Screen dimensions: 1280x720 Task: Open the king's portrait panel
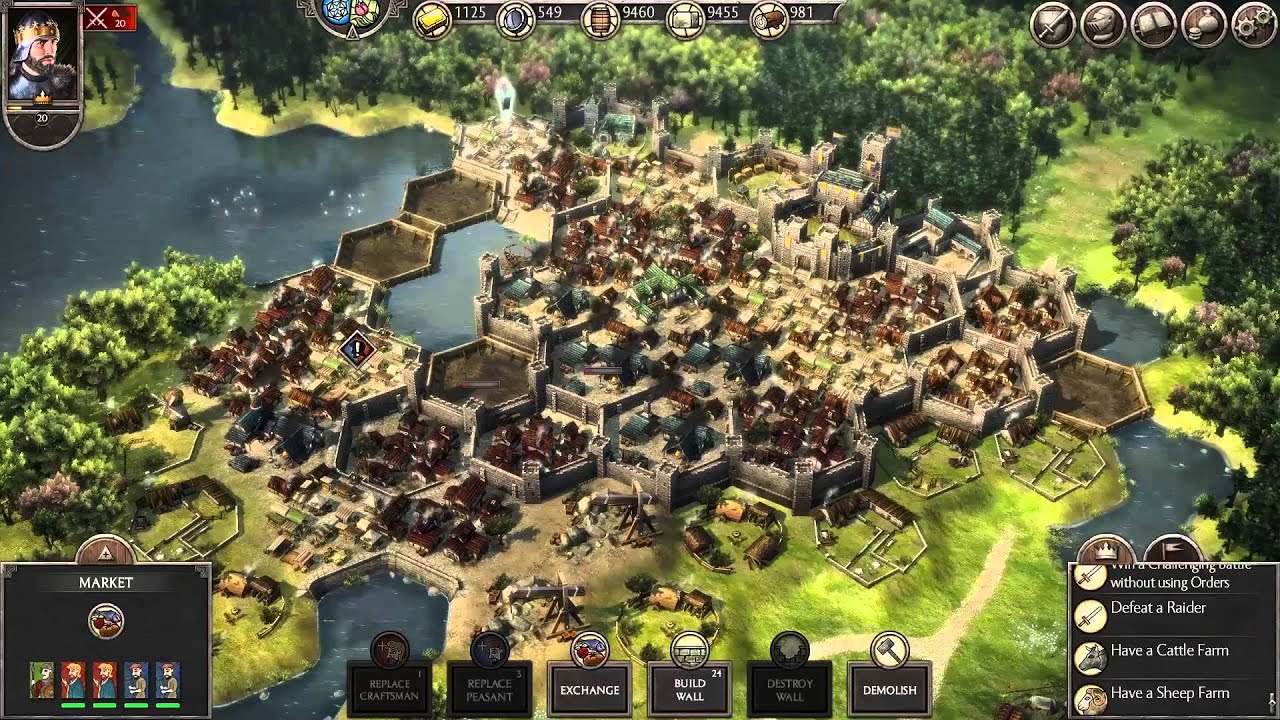pos(42,53)
